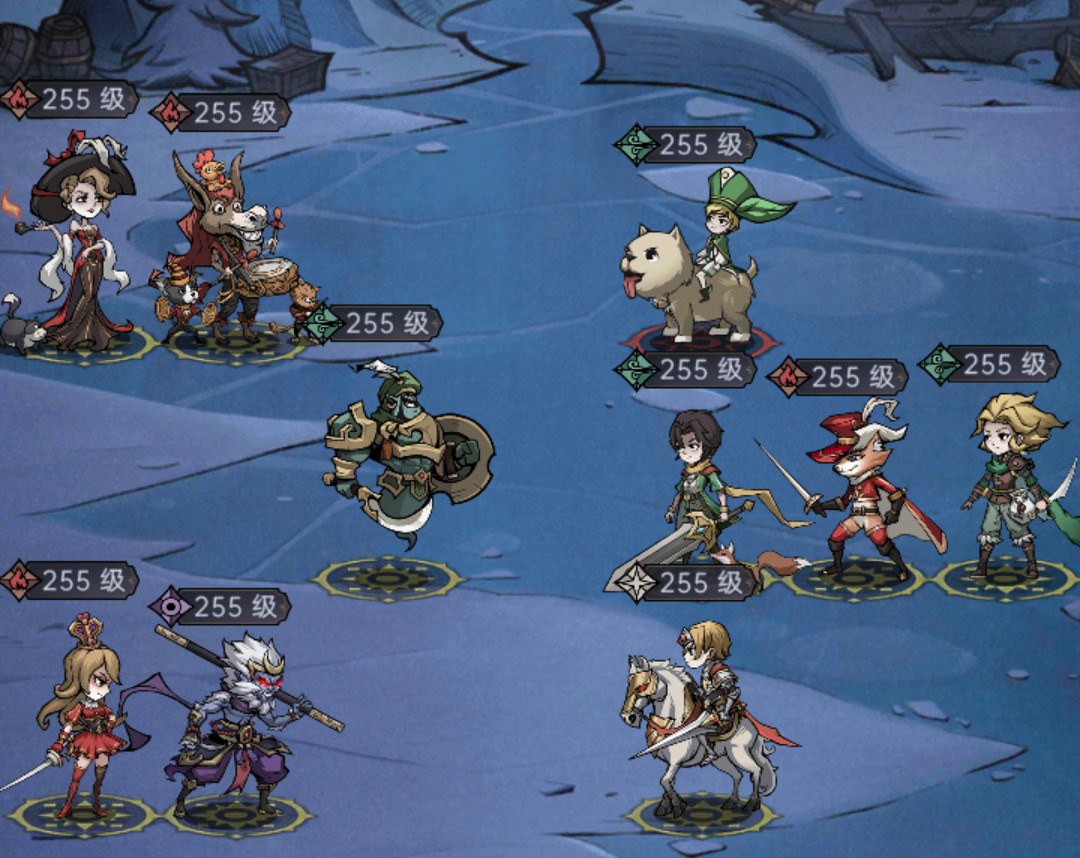The height and width of the screenshot is (858, 1080).
Task: Select the pipe-smoking lady in the black hat
Action: pyautogui.click(x=82, y=255)
